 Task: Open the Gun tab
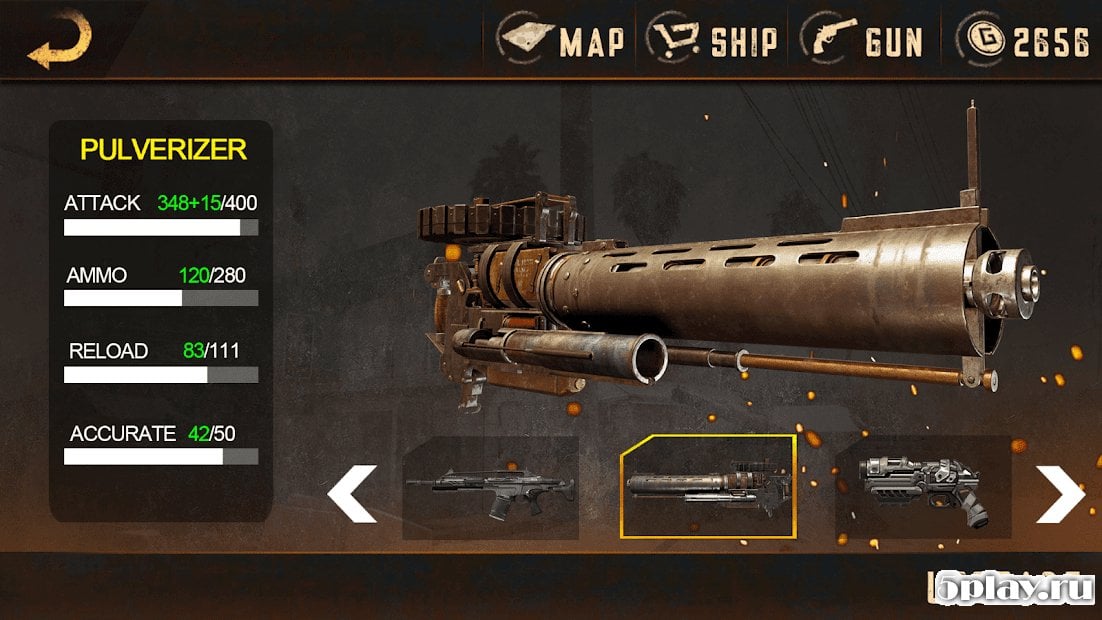click(865, 41)
